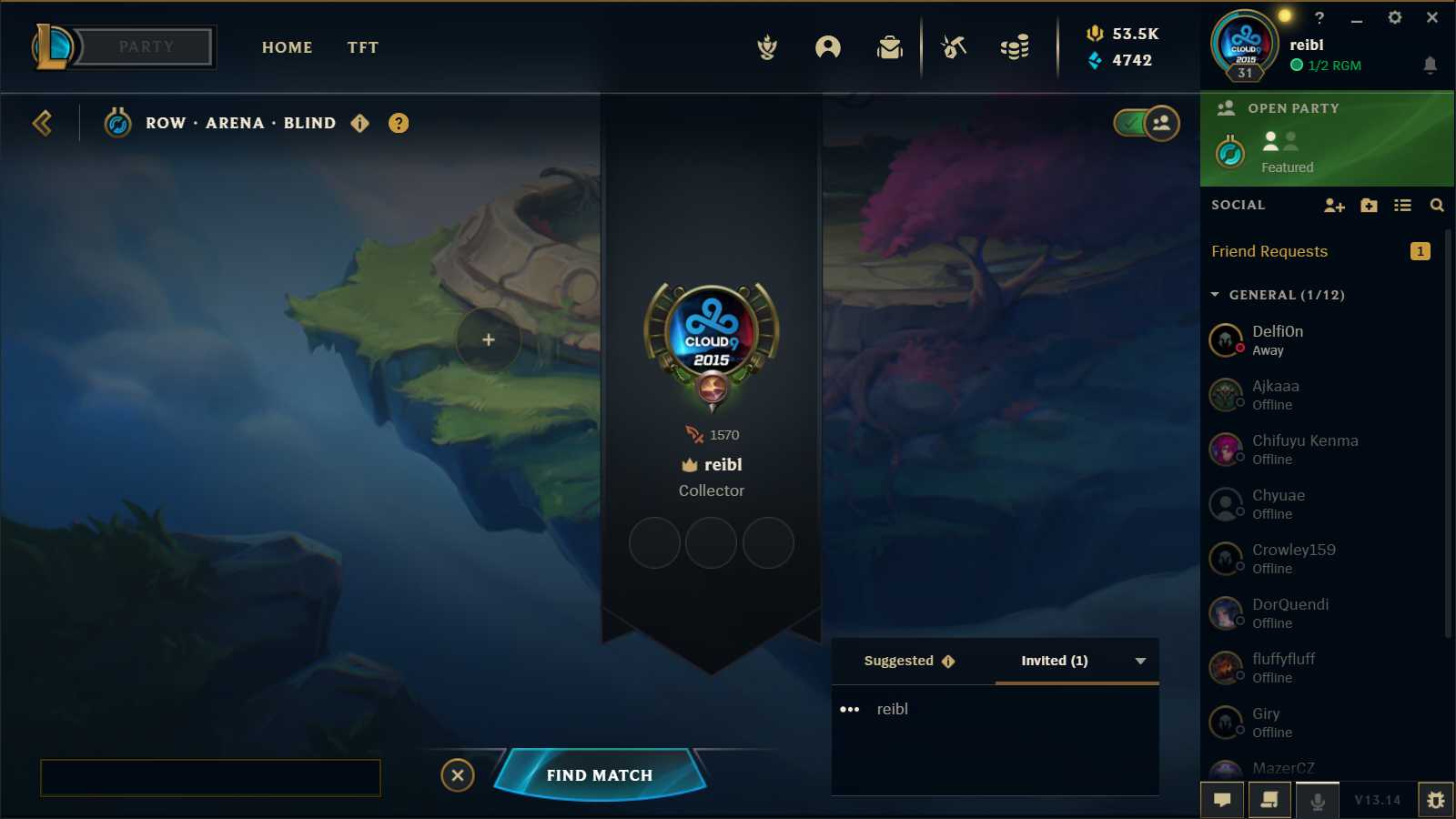The height and width of the screenshot is (819, 1456).
Task: Switch to the TFT tab
Action: (x=362, y=47)
